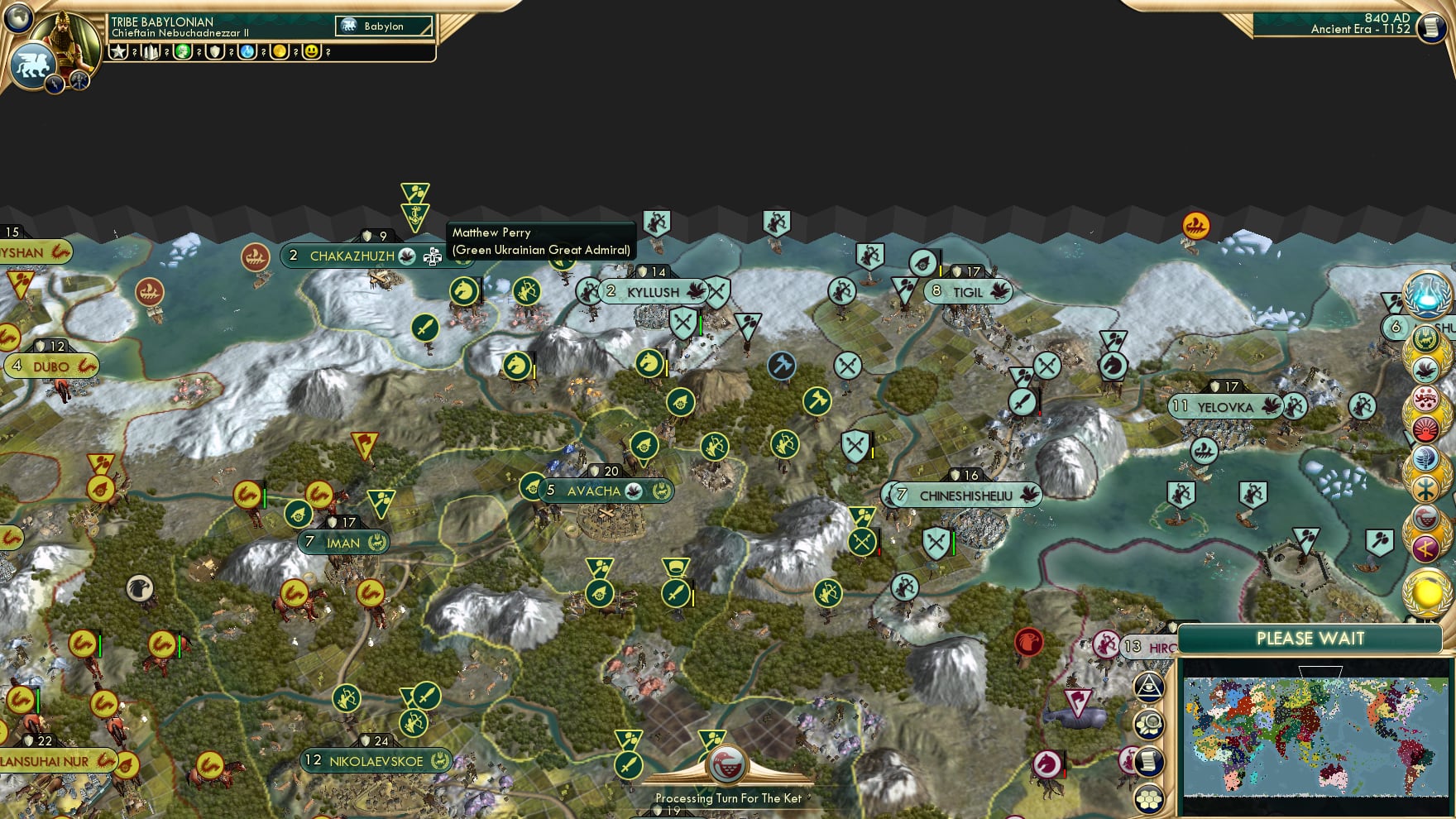
Task: Open the glowing blue flask notification
Action: pyautogui.click(x=1427, y=295)
